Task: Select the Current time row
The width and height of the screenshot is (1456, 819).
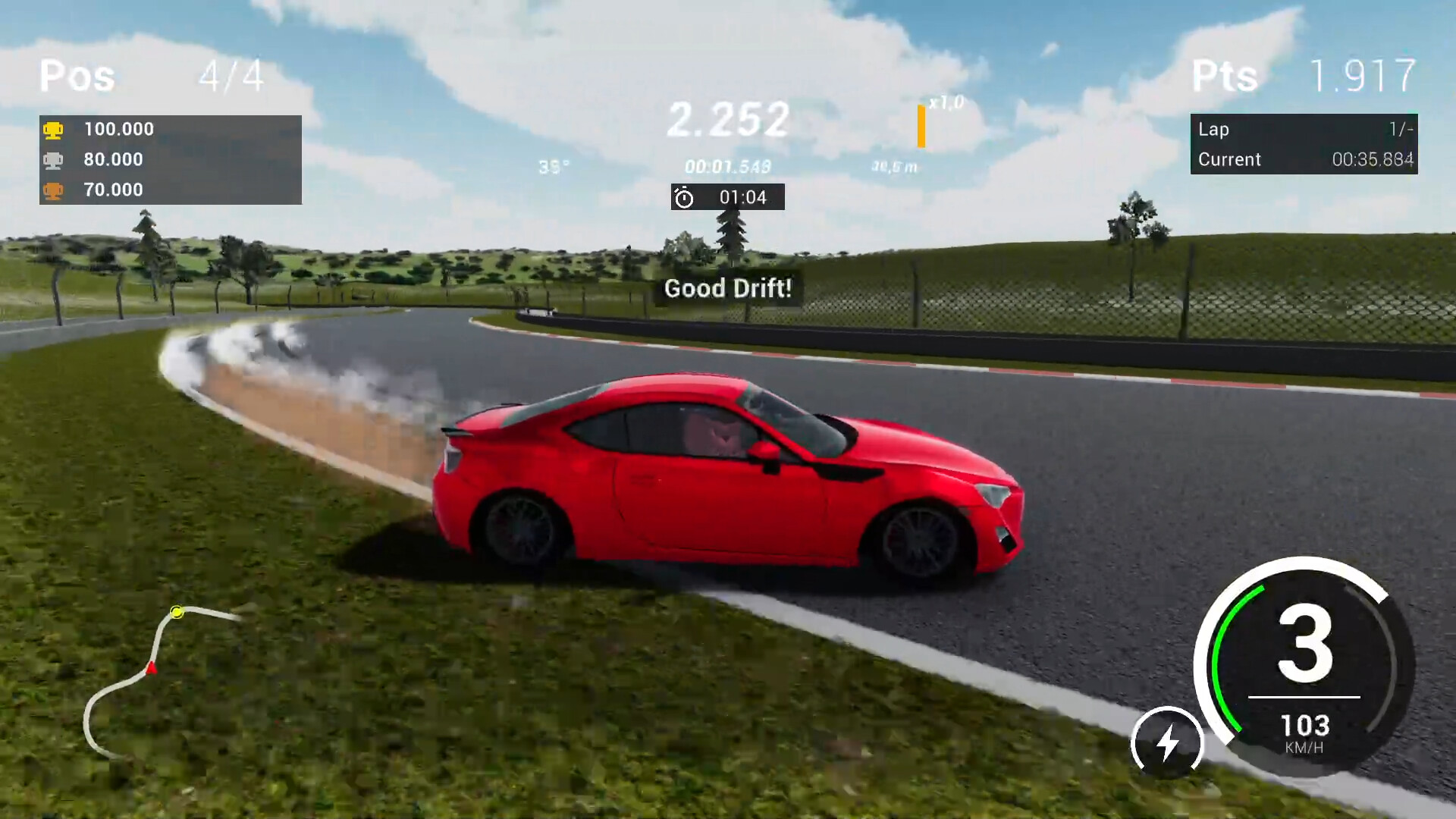Action: [1304, 159]
